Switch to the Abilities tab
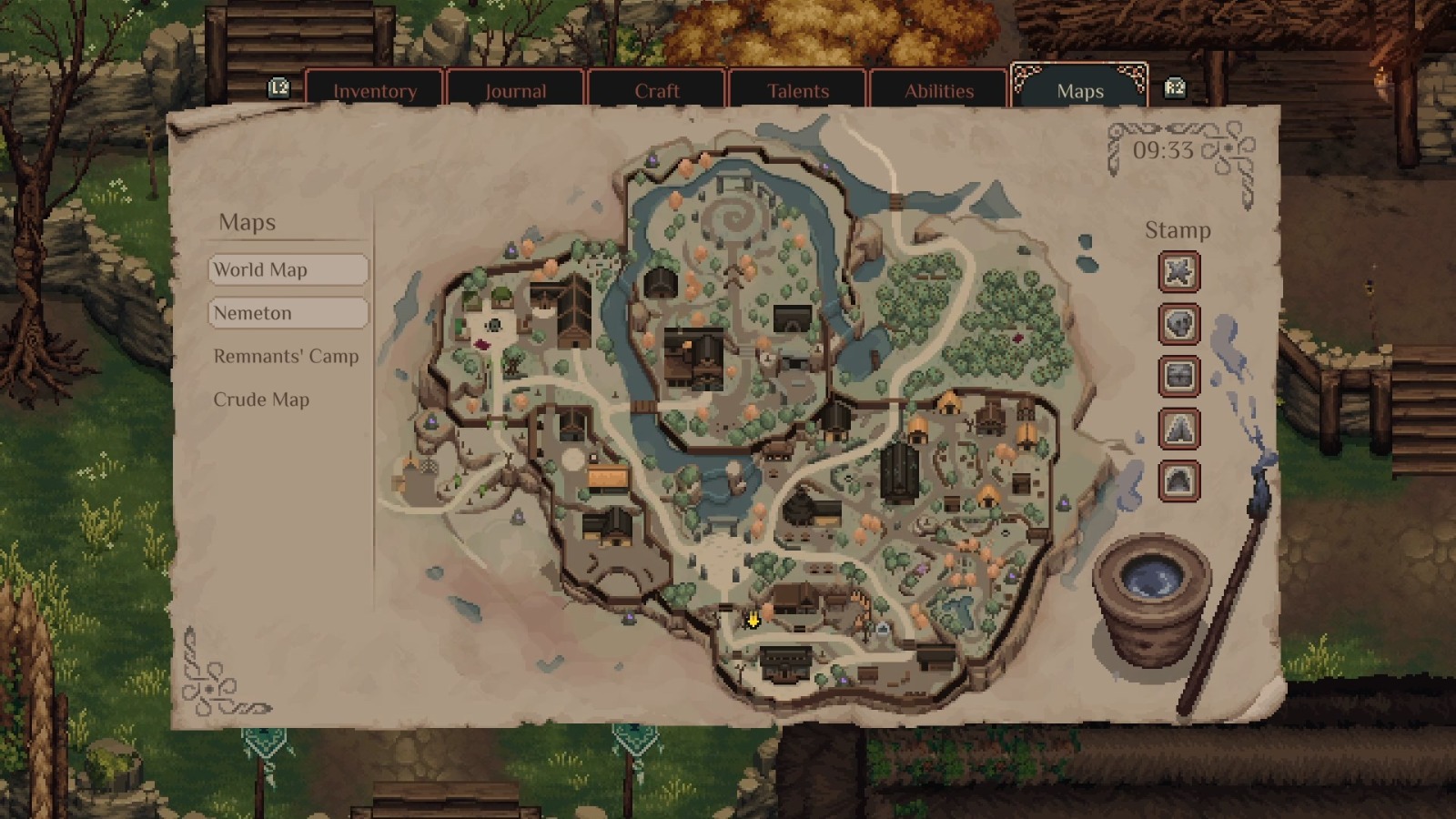Screen dimensions: 1456x819 tap(938, 90)
